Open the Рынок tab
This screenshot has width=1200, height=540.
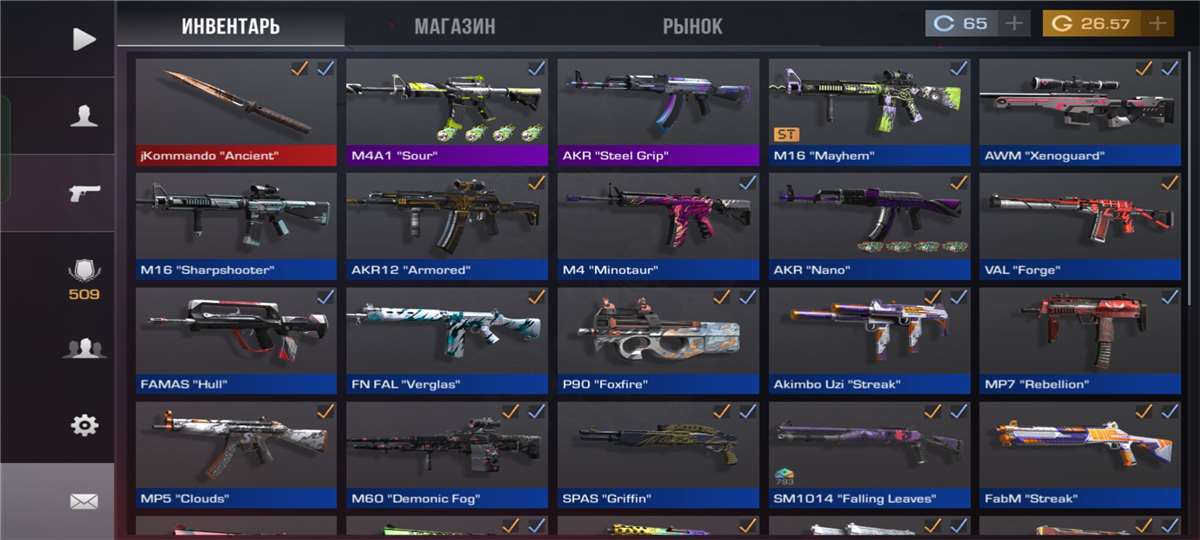click(x=692, y=26)
